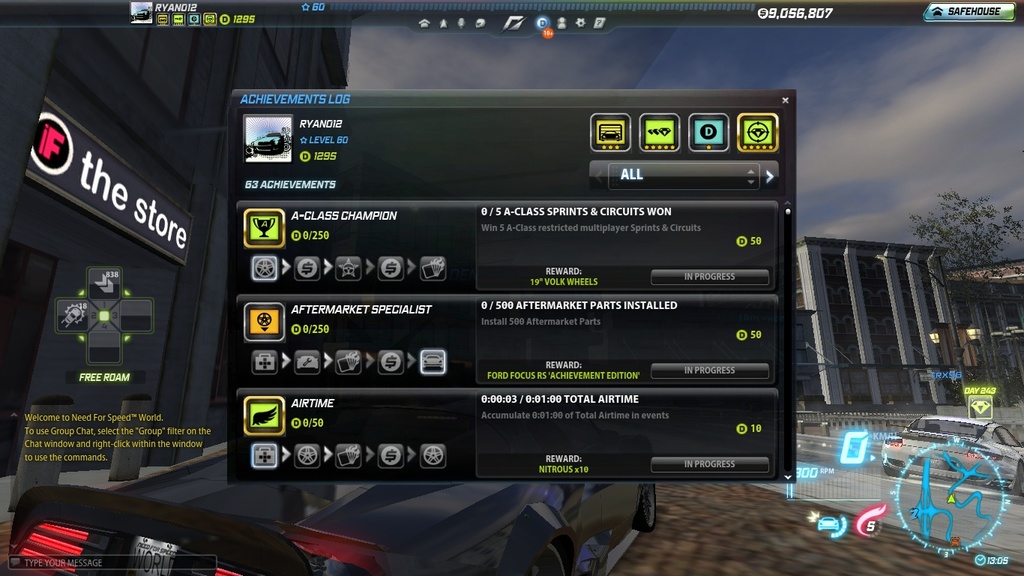Go to the Safehouse
The image size is (1024, 576).
[965, 12]
